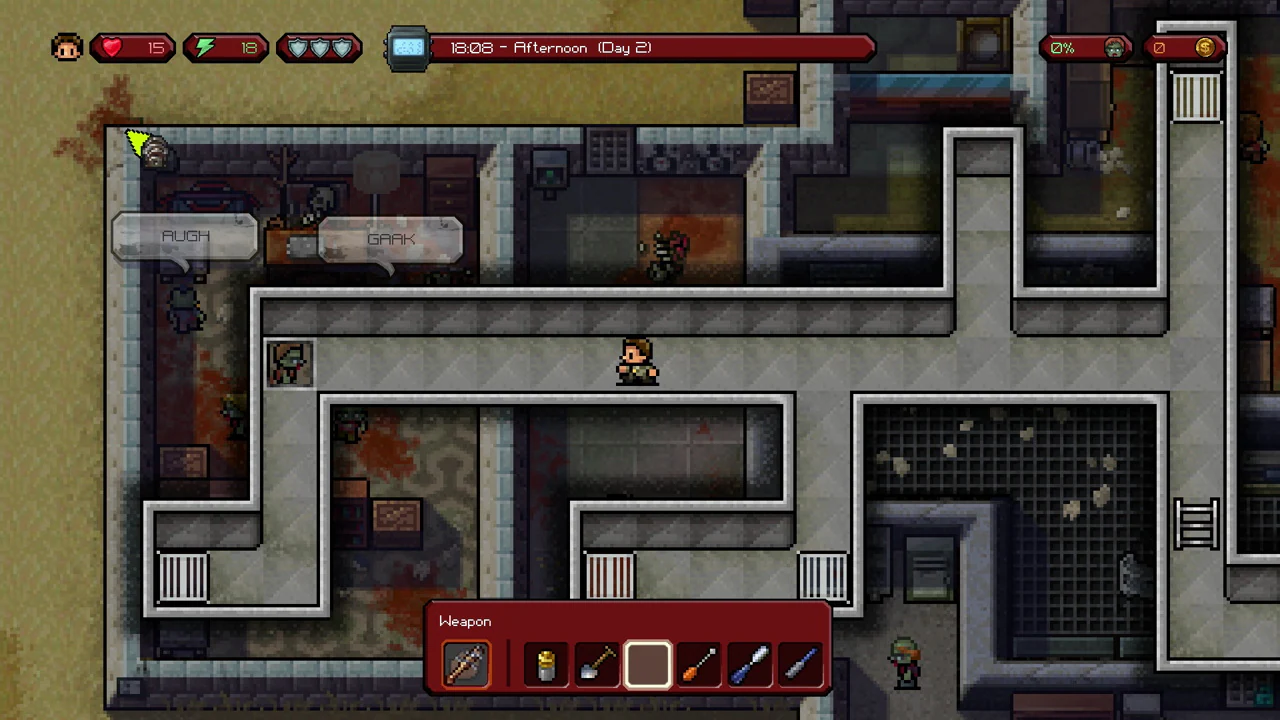Click the AUGH speech bubble
The width and height of the screenshot is (1280, 720).
pyautogui.click(x=185, y=236)
